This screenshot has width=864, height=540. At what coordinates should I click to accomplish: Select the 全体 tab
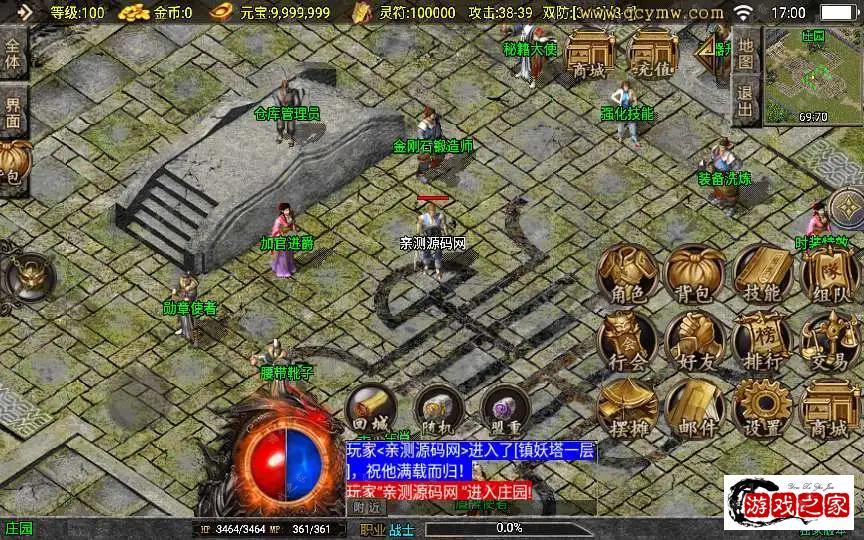(x=13, y=54)
